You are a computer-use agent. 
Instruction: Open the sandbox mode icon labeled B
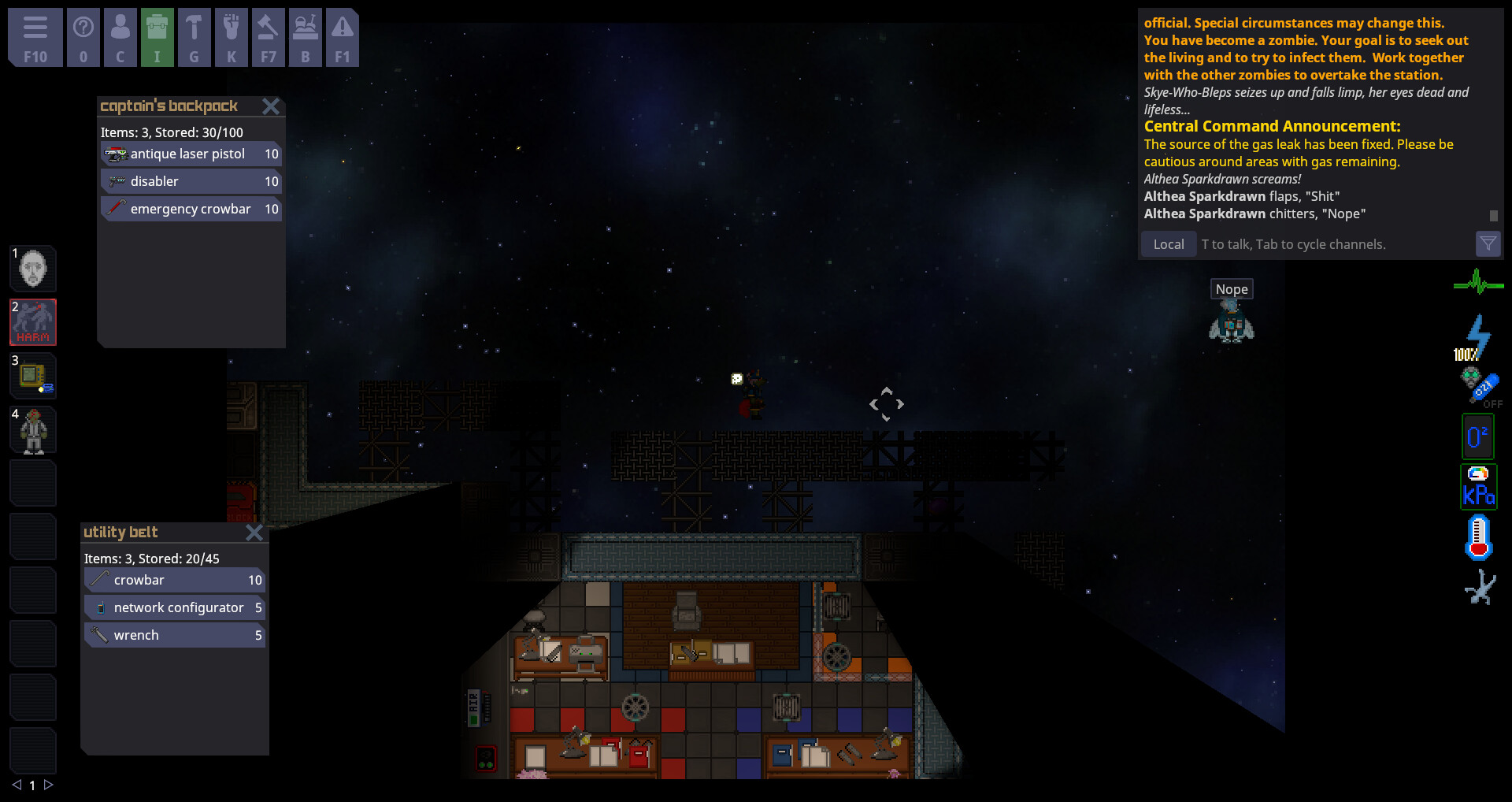[306, 37]
